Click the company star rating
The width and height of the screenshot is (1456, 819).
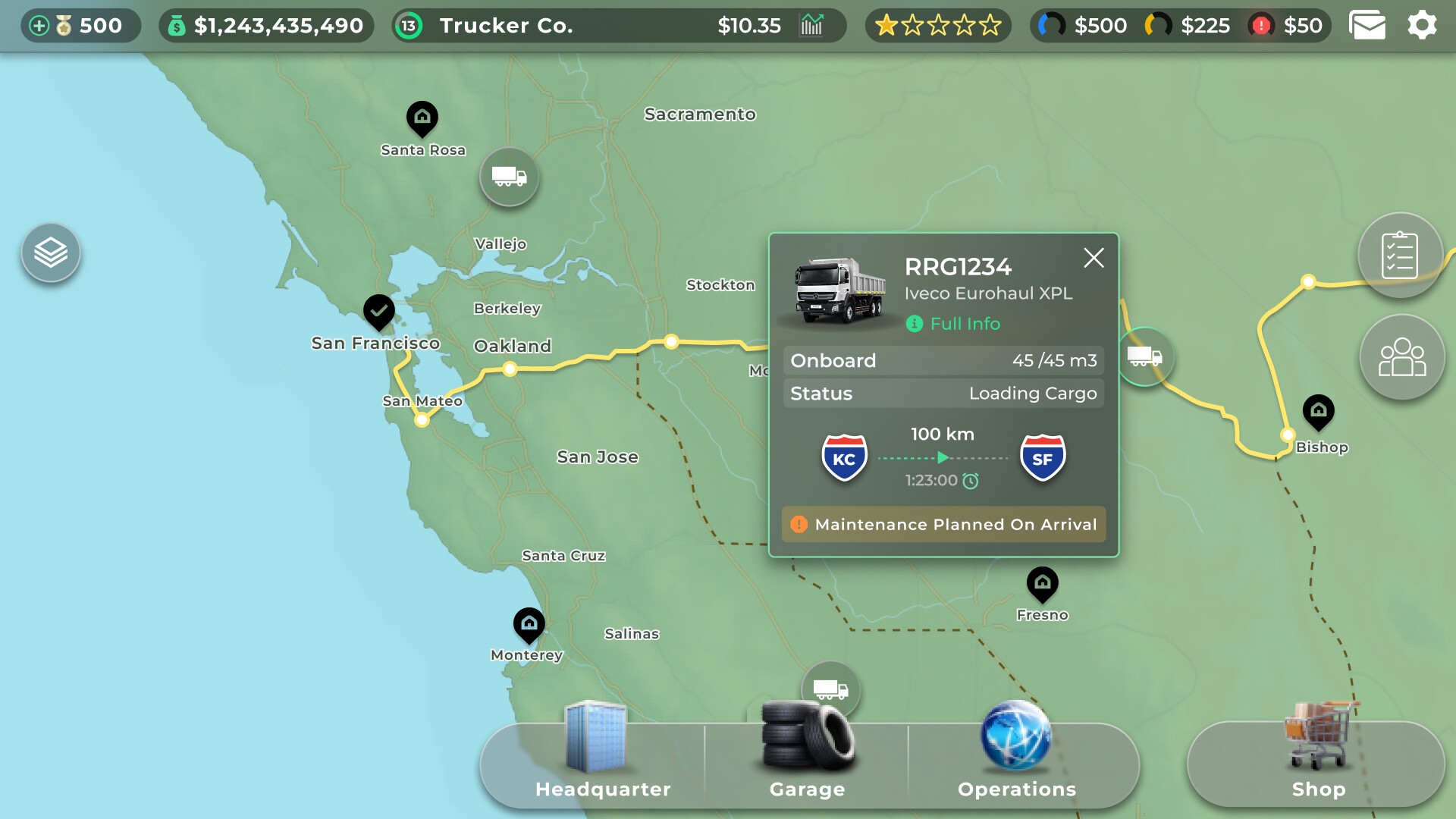[938, 25]
